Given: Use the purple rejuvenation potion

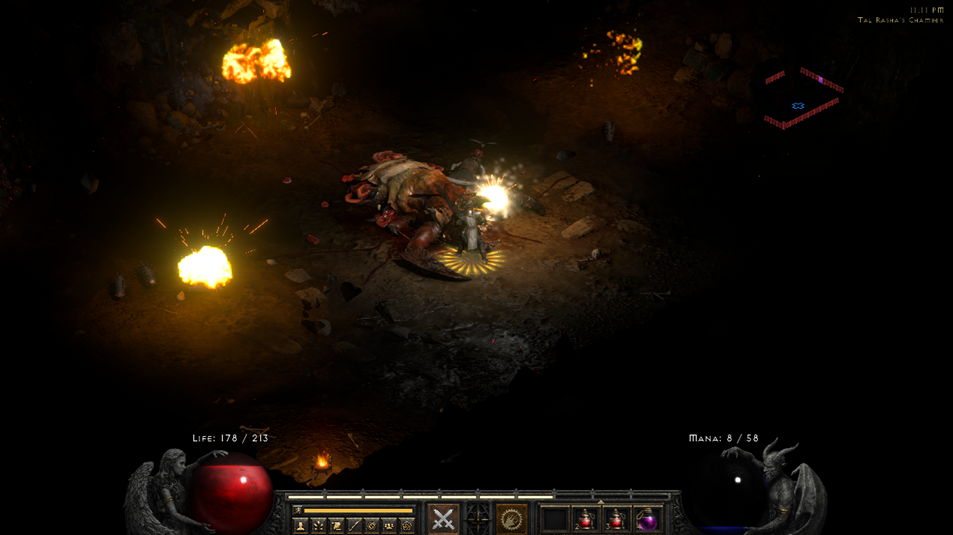Looking at the screenshot, I should [647, 519].
